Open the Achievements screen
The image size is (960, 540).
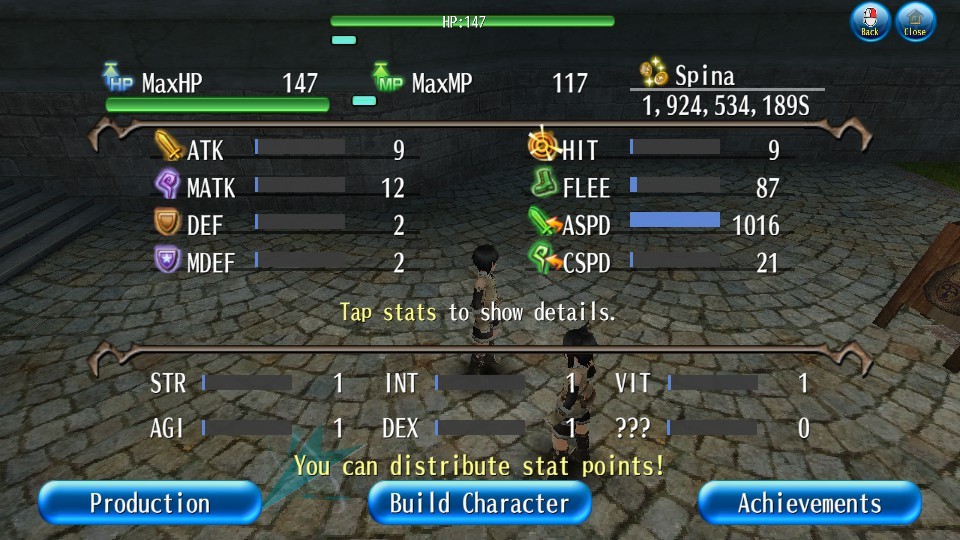coord(809,502)
